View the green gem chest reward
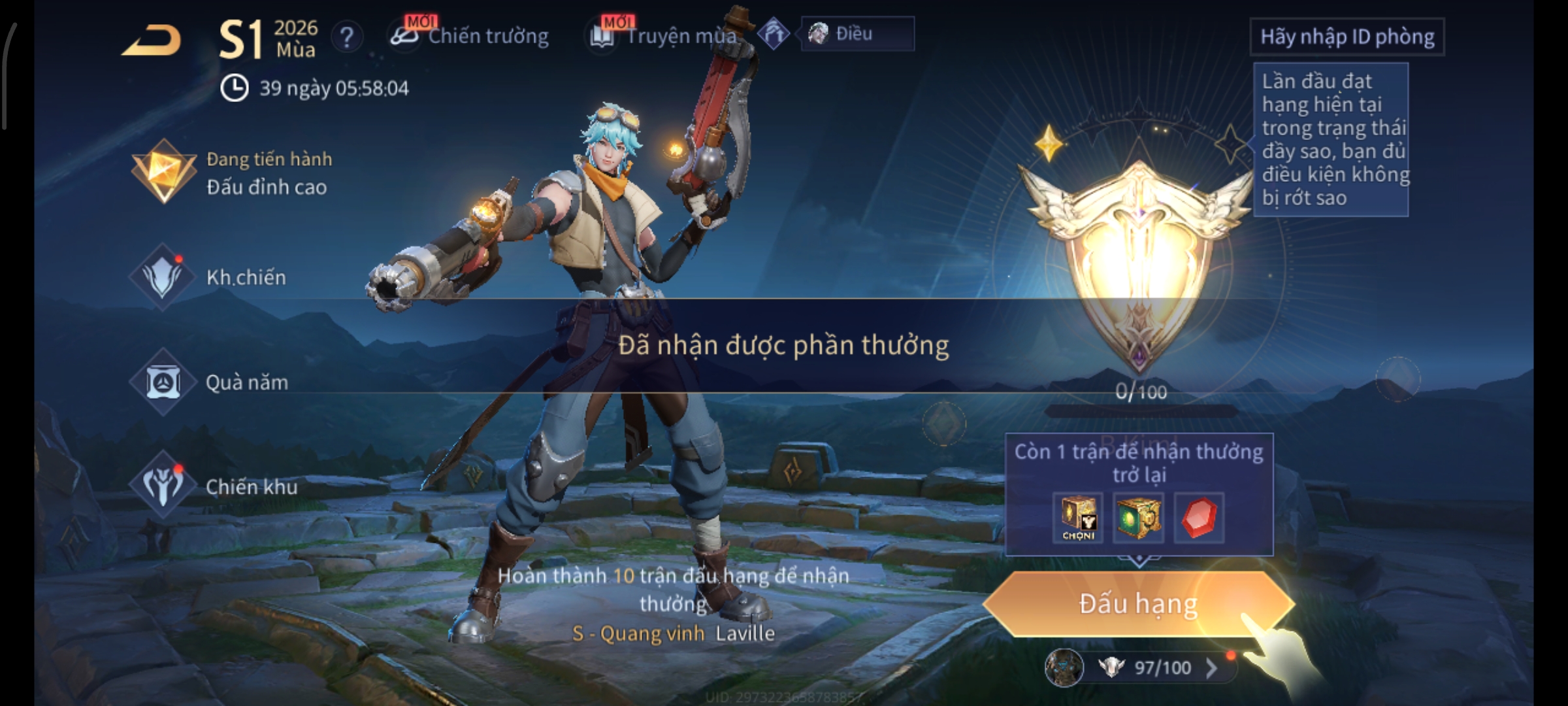Image resolution: width=1568 pixels, height=706 pixels. click(x=1138, y=518)
